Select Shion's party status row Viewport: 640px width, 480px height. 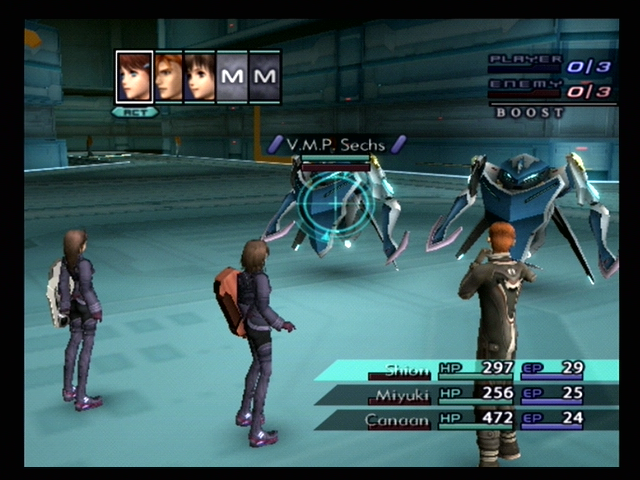pyautogui.click(x=470, y=370)
